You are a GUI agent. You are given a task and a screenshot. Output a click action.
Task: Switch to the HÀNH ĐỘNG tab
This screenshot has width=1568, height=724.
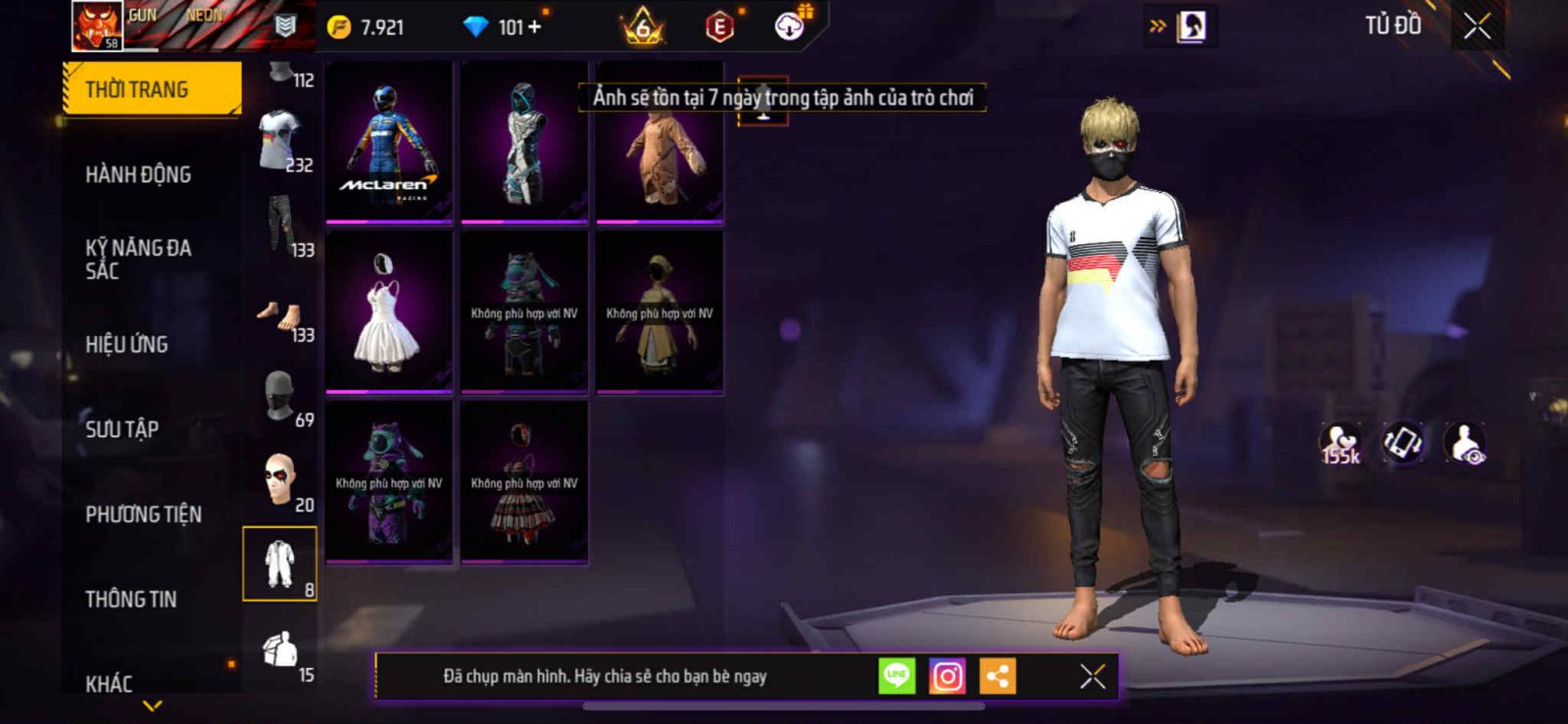coord(138,174)
